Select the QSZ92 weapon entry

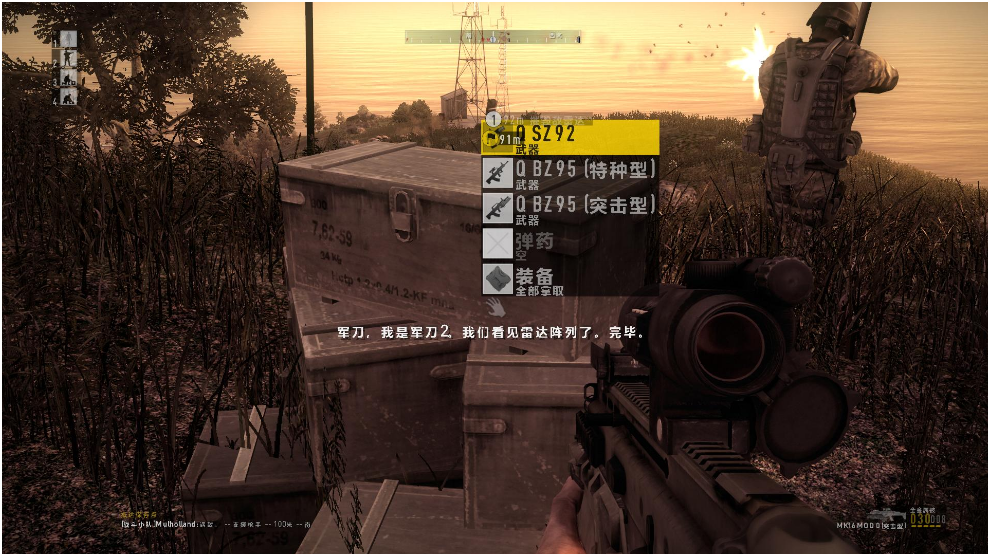(570, 138)
